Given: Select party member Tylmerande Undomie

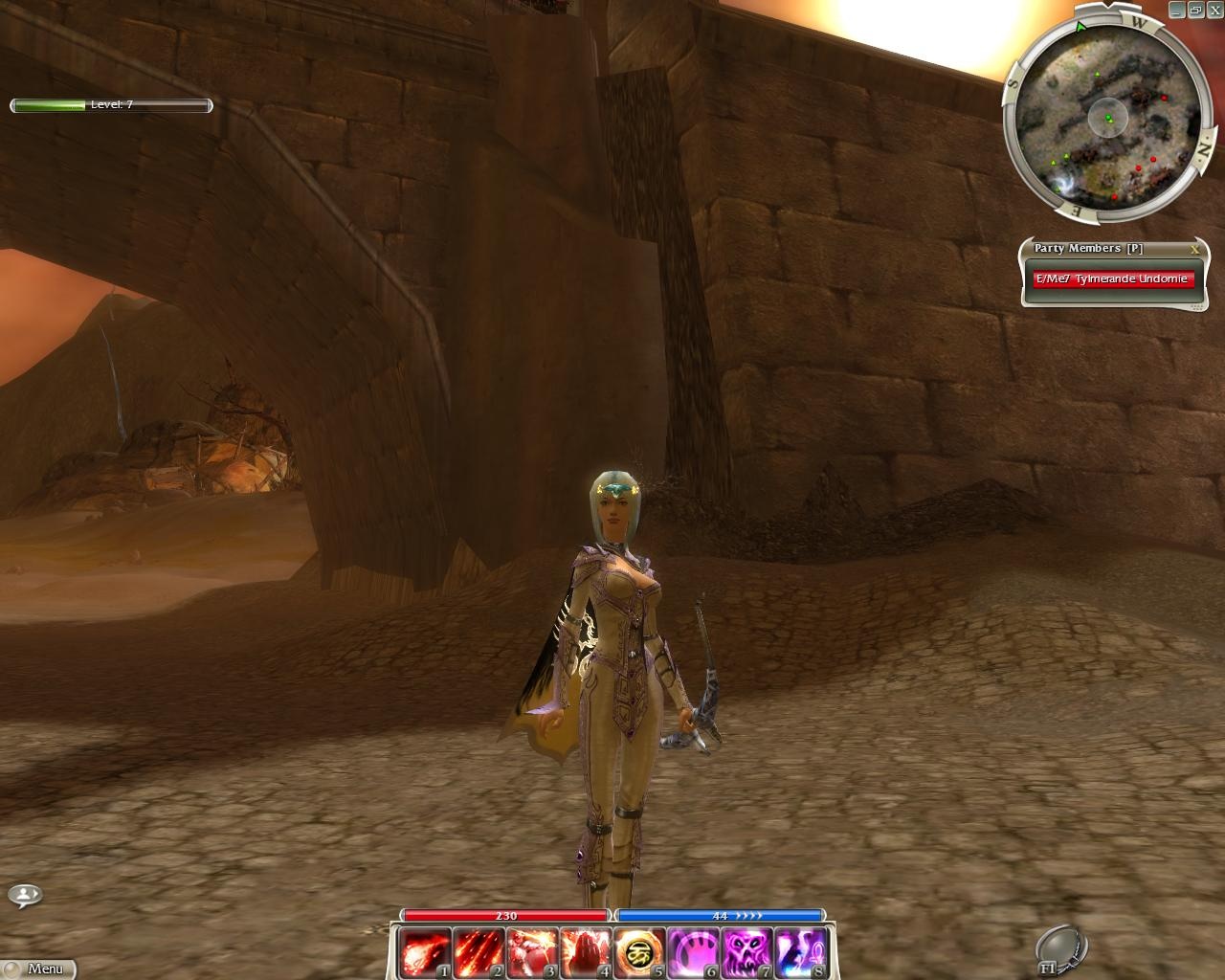Looking at the screenshot, I should 1113,279.
